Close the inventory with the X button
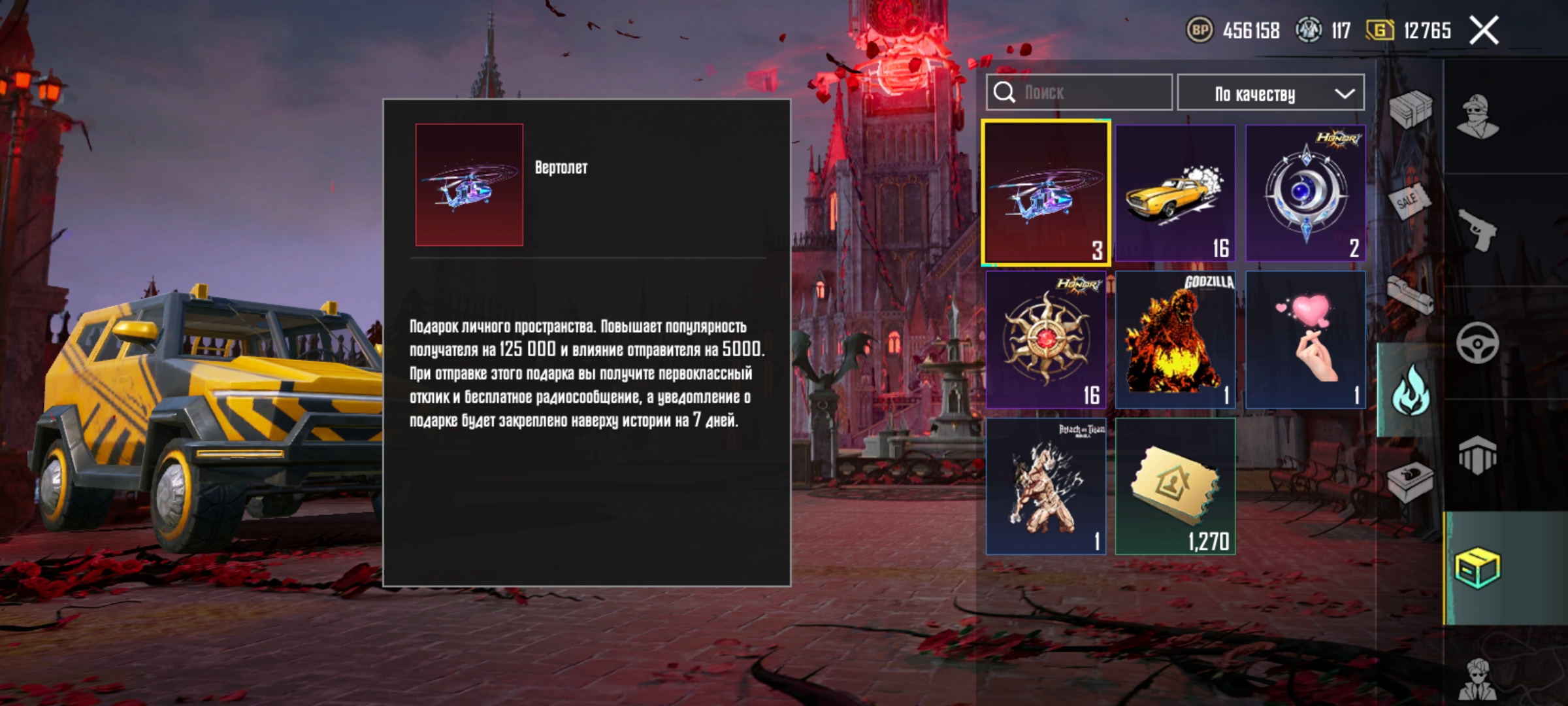Screen dimensions: 1568x706 click(x=1484, y=31)
